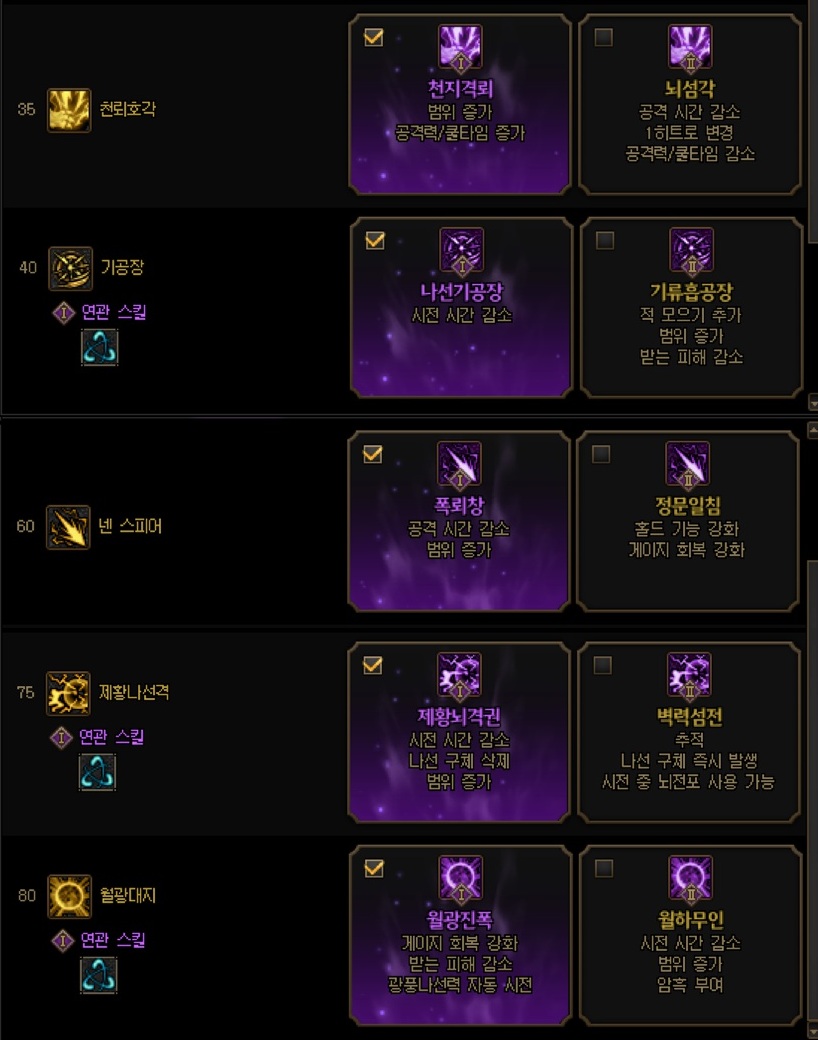The height and width of the screenshot is (1040, 818).
Task: Click the 천뢰호각 skill icon
Action: (69, 108)
